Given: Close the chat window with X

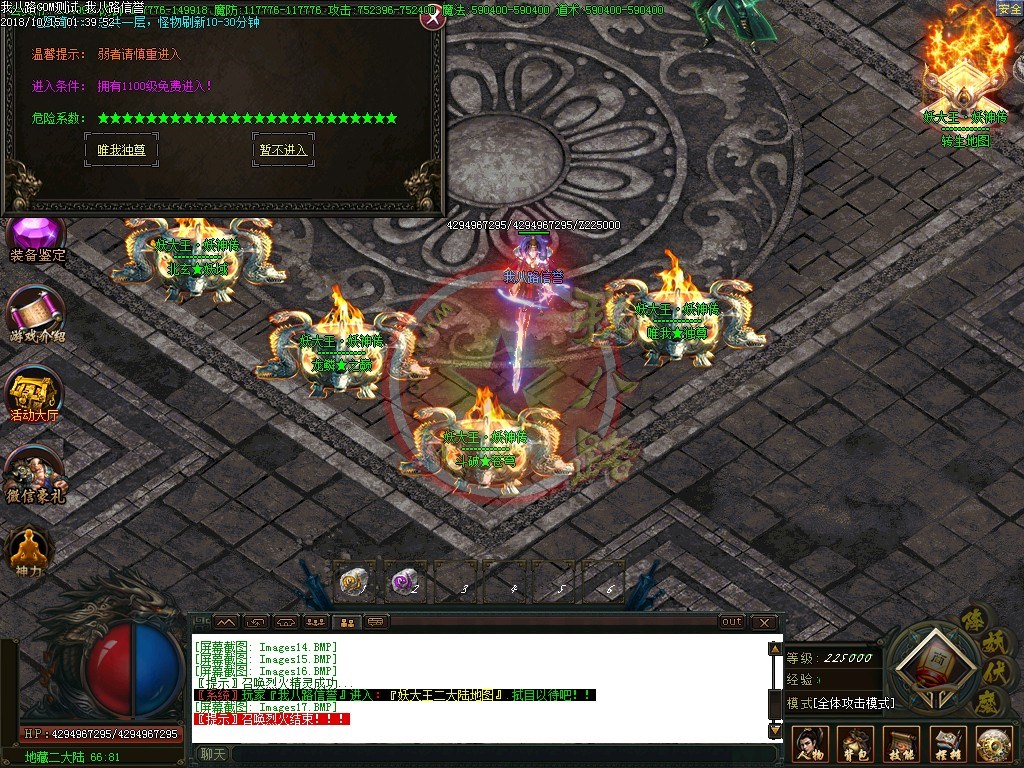Looking at the screenshot, I should tap(764, 622).
